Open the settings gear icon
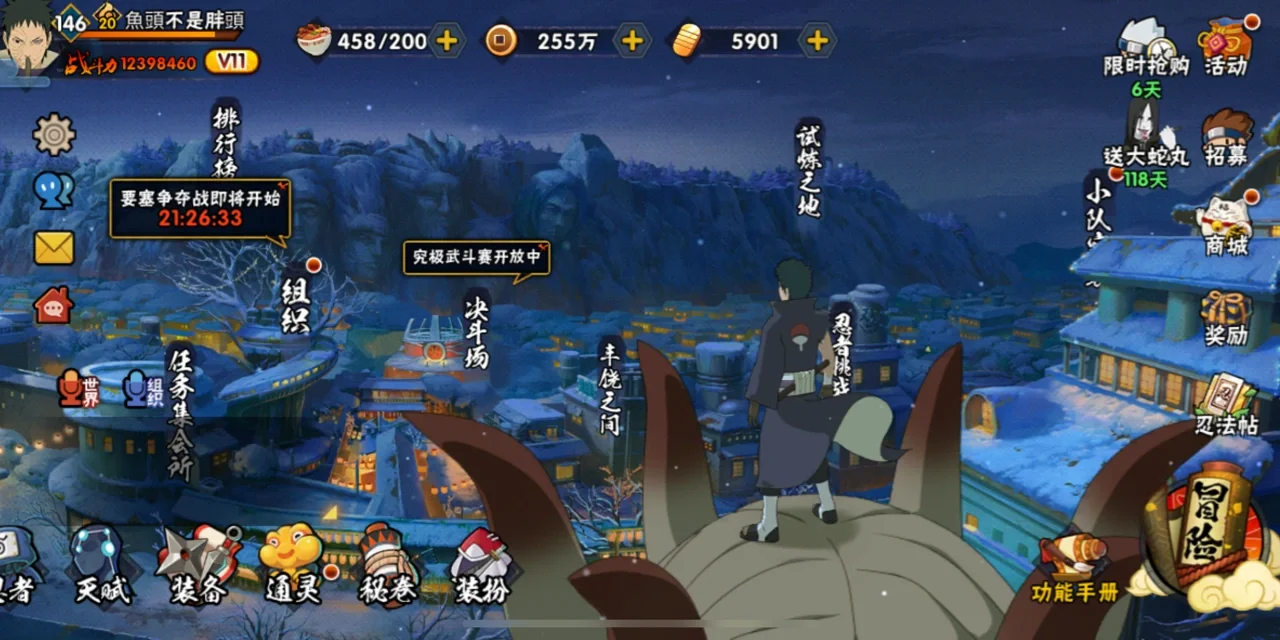This screenshot has width=1280, height=640. click(54, 134)
